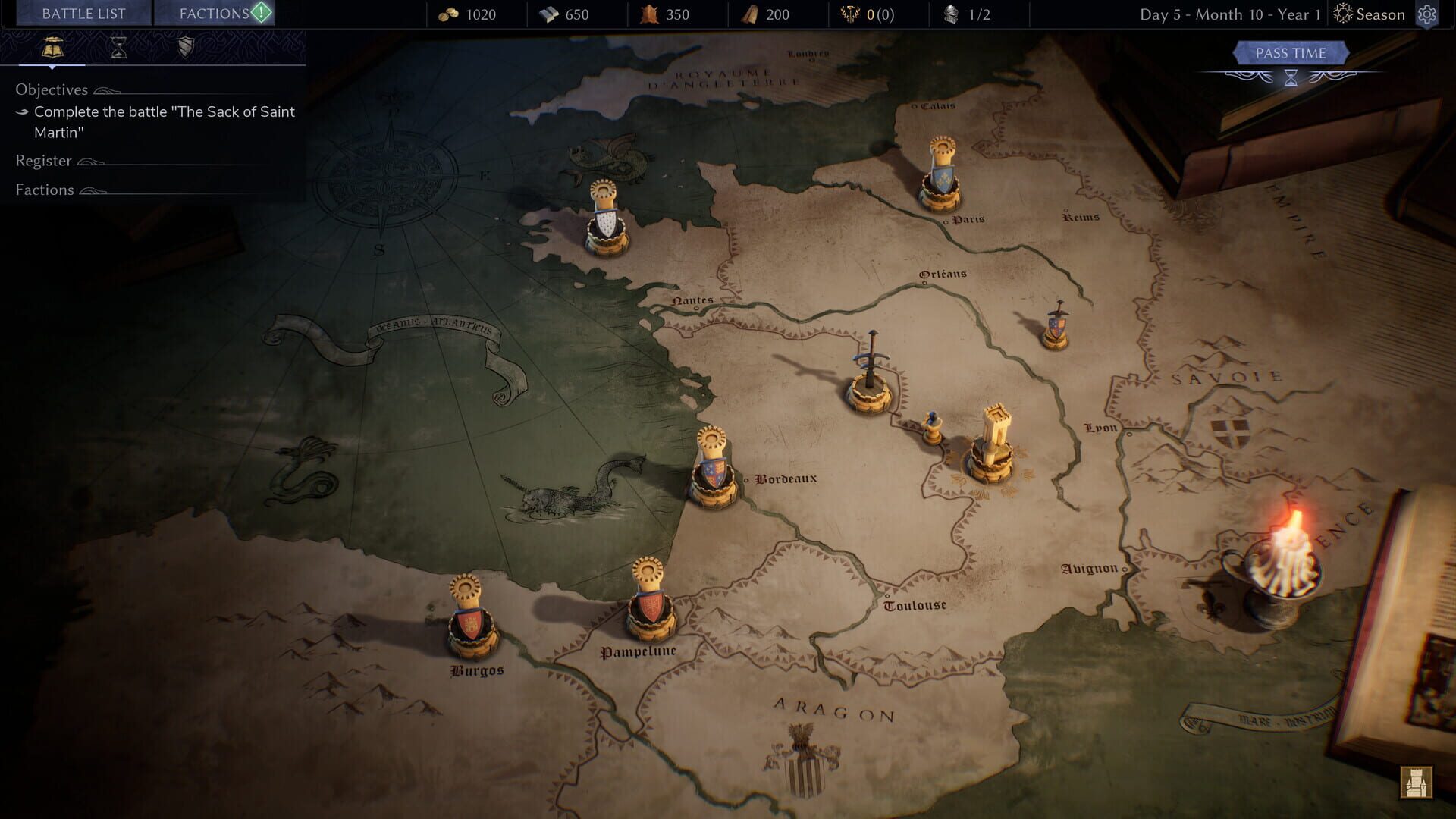
Task: Select the sword marker in central France
Action: [x=869, y=372]
